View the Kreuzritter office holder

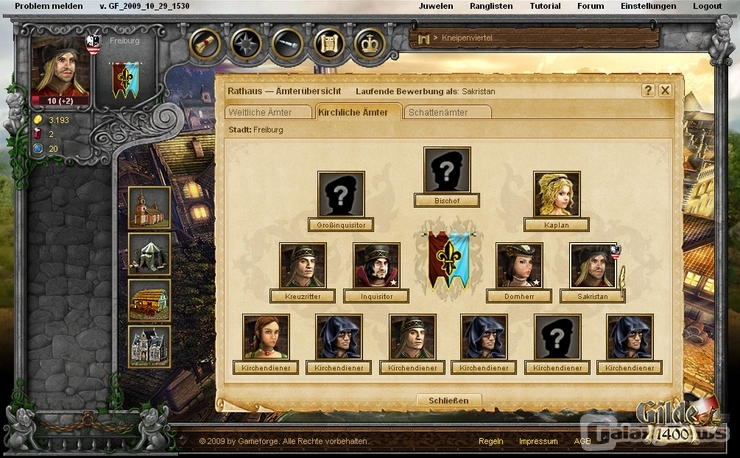[x=303, y=265]
